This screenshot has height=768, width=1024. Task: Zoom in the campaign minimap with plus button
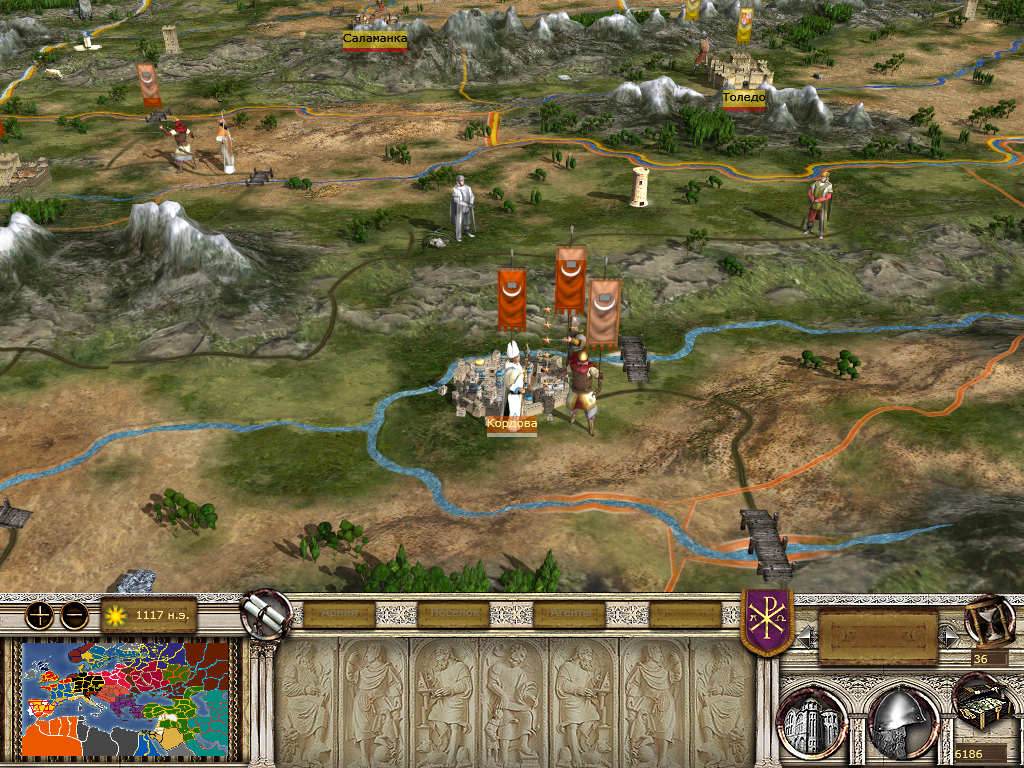point(40,616)
